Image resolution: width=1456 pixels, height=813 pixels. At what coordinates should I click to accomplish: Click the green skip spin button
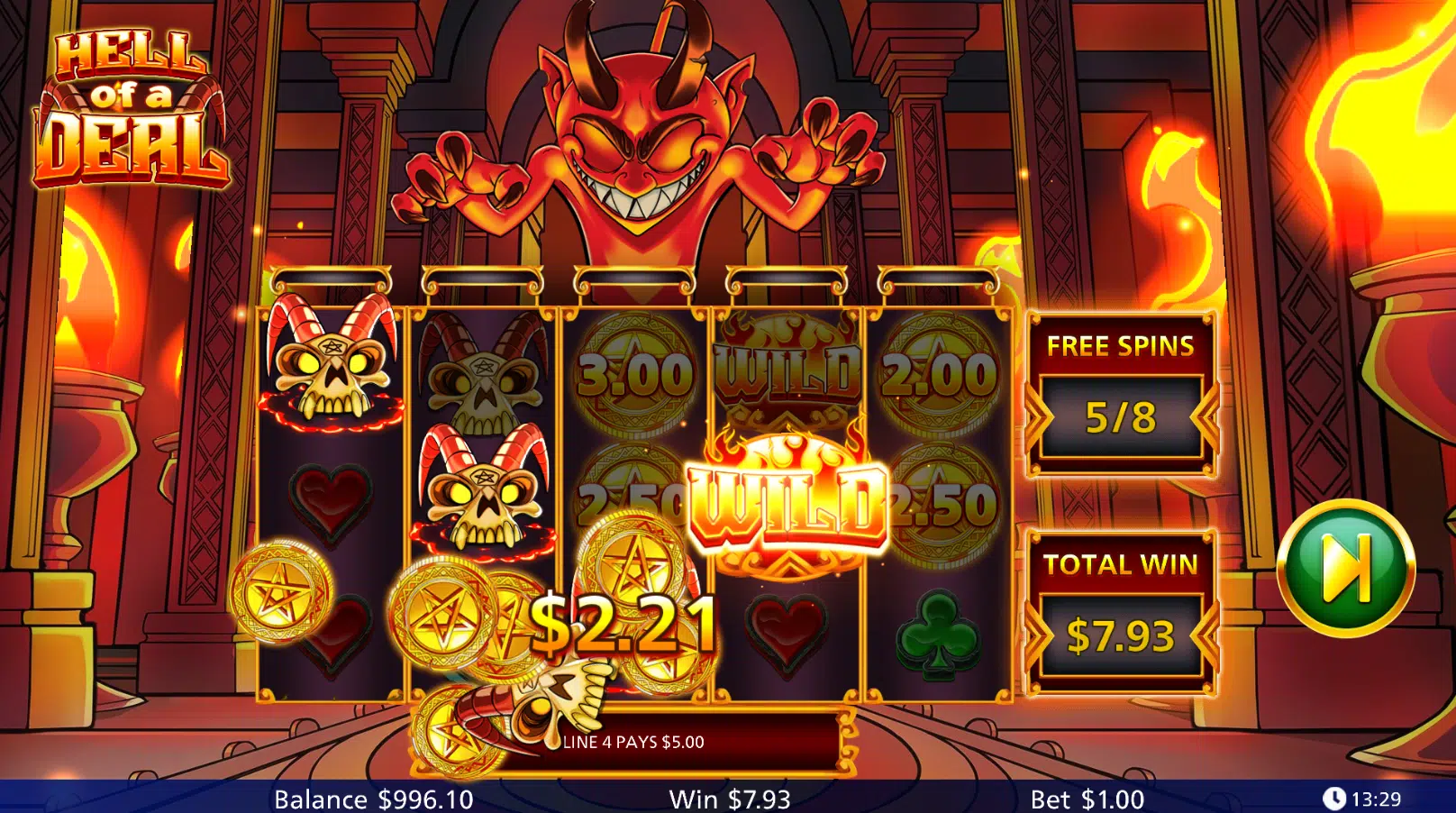pyautogui.click(x=1345, y=568)
